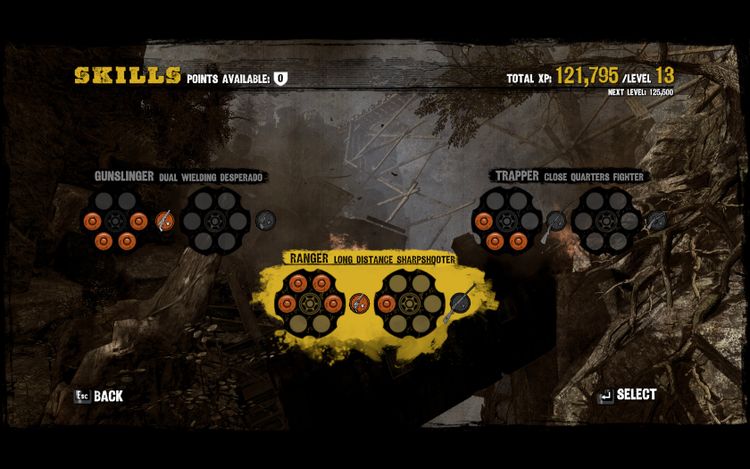Click Ranger's first revolver cylinder
The height and width of the screenshot is (469, 750).
tap(311, 301)
